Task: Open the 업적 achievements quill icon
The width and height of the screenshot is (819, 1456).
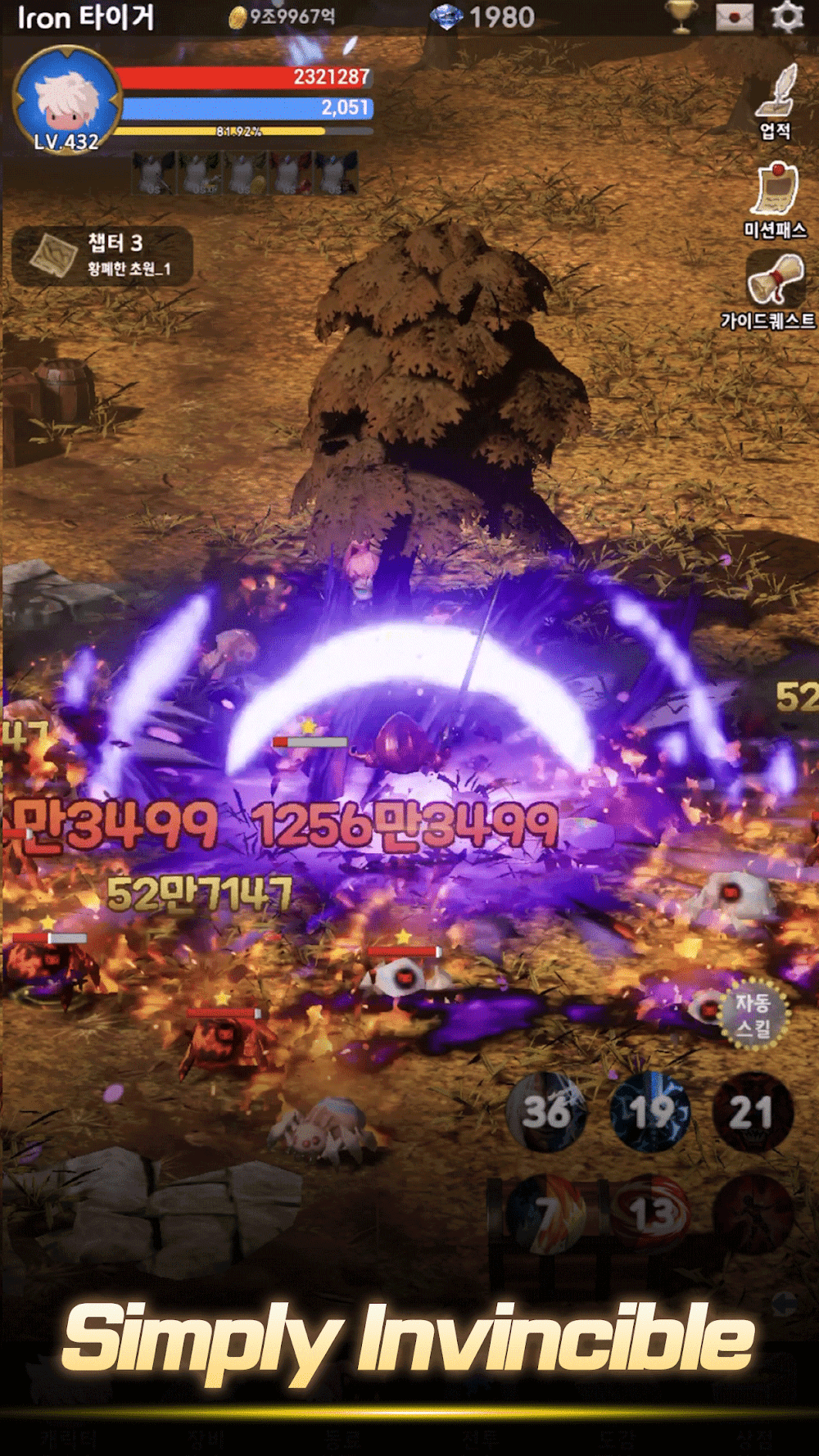Action: 775,101
